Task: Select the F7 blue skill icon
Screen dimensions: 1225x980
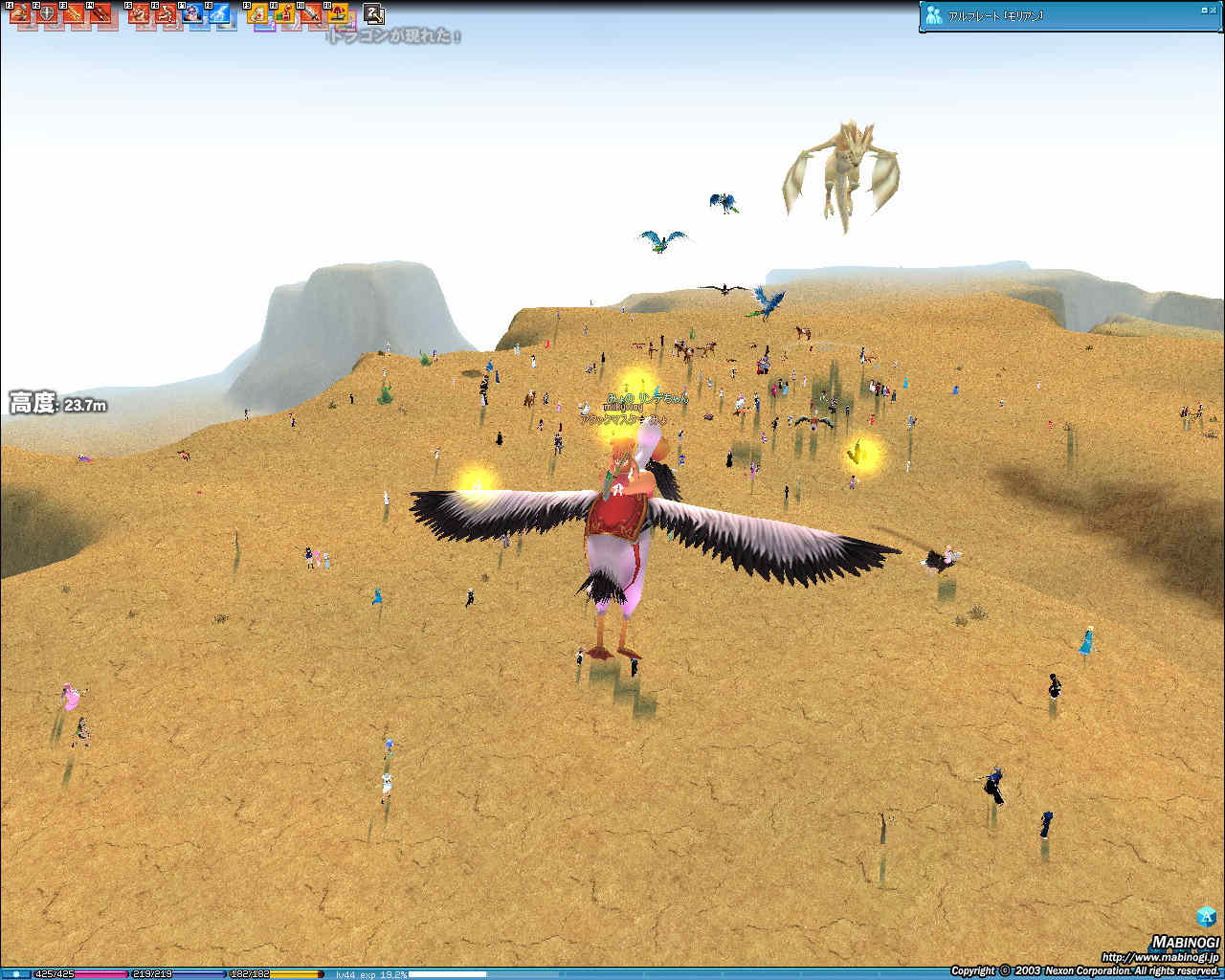Action: pyautogui.click(x=193, y=13)
